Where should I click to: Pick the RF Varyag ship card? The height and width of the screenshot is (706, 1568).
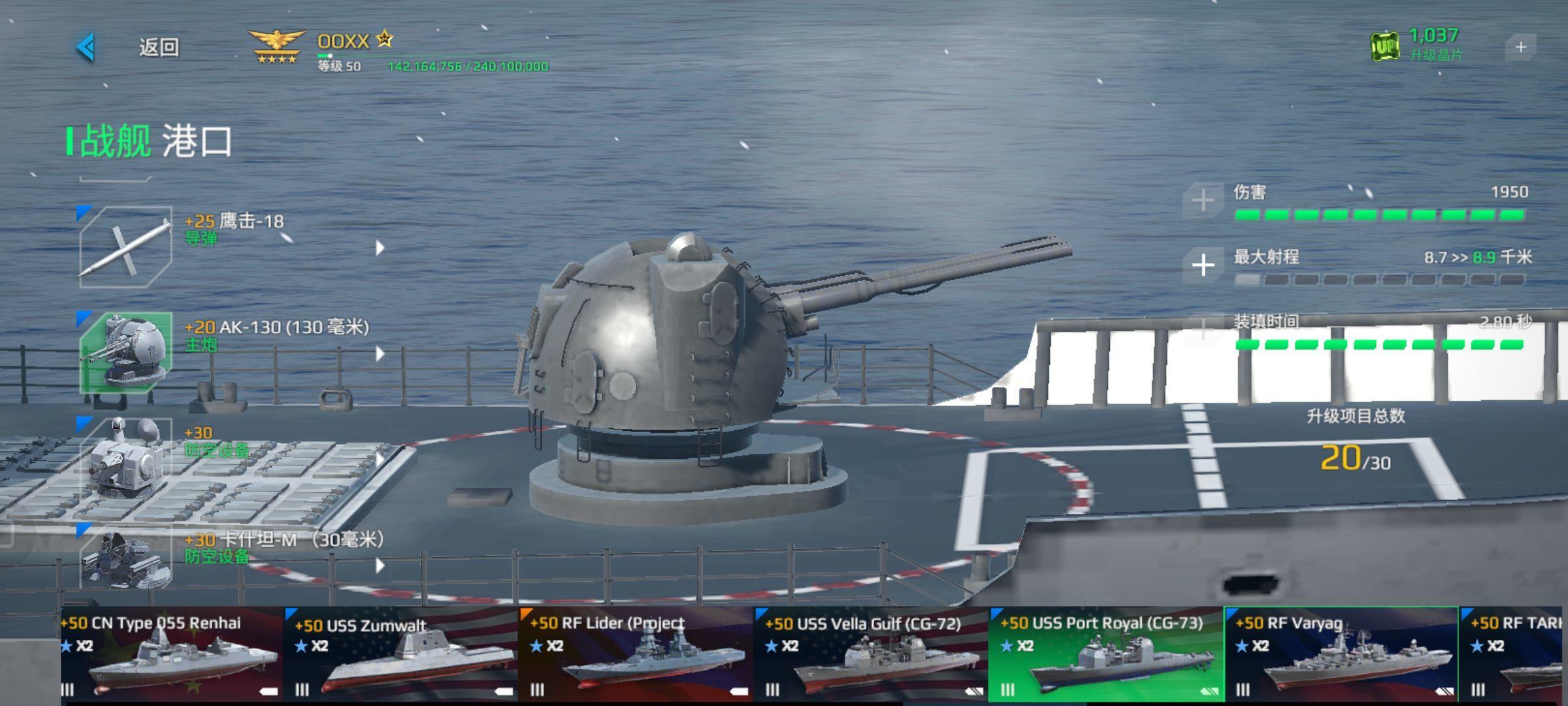tap(1341, 655)
